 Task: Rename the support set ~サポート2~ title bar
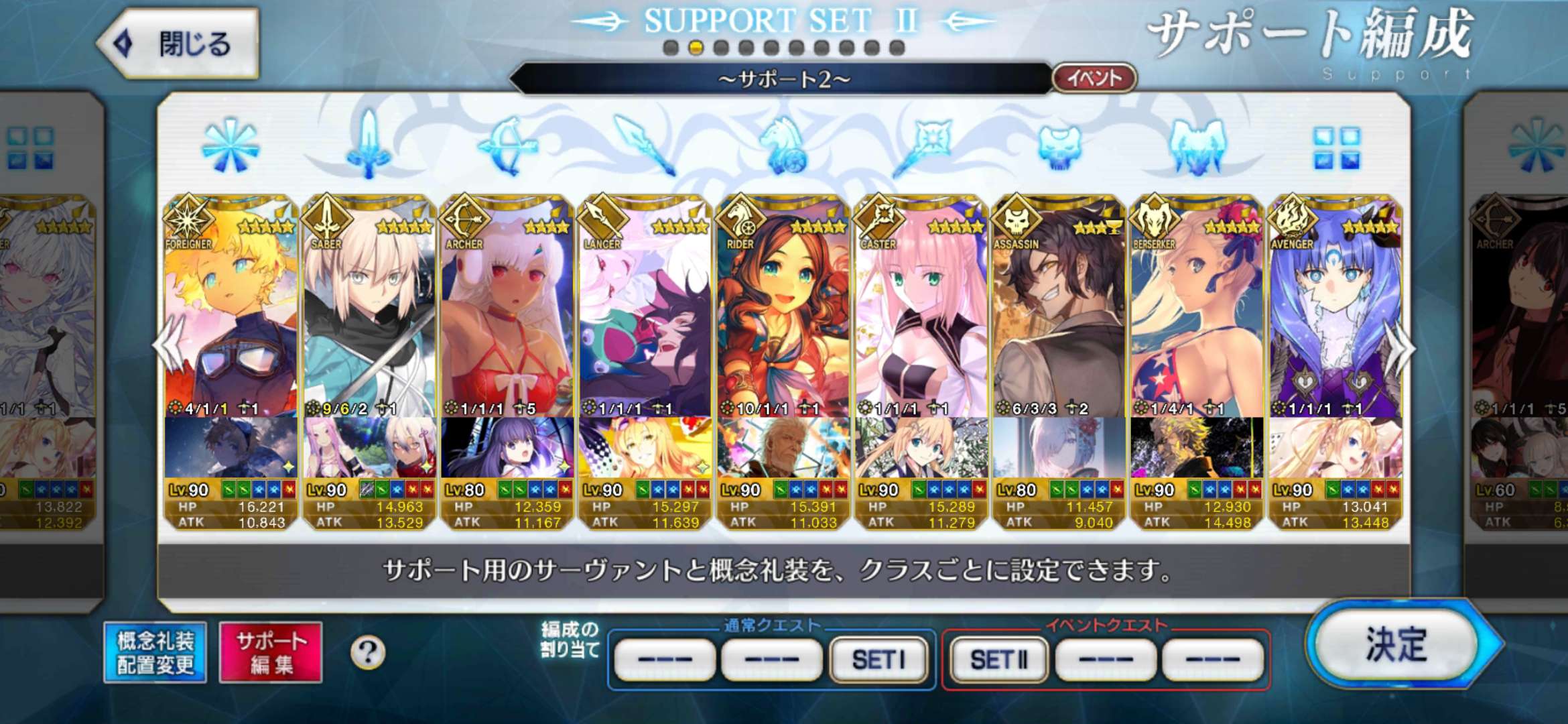[783, 80]
